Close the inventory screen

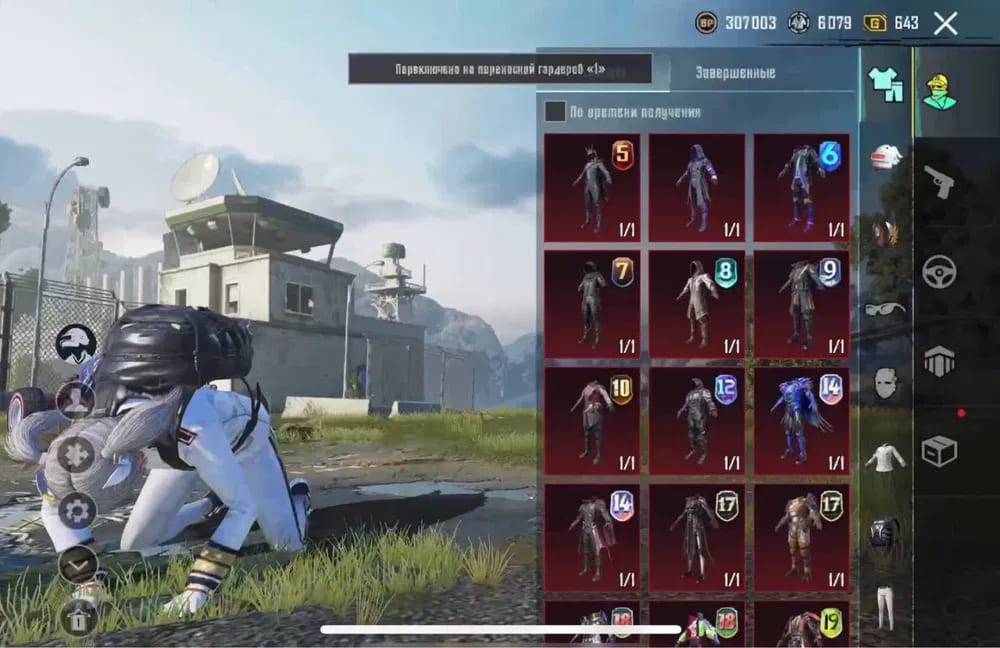[945, 24]
